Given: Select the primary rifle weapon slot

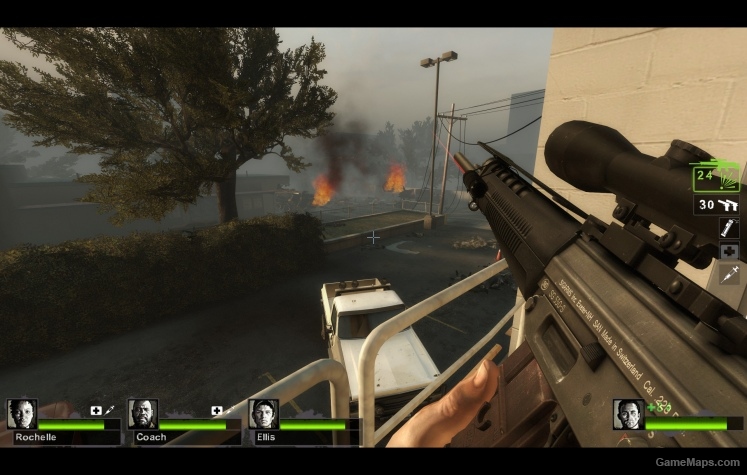Looking at the screenshot, I should [x=716, y=178].
